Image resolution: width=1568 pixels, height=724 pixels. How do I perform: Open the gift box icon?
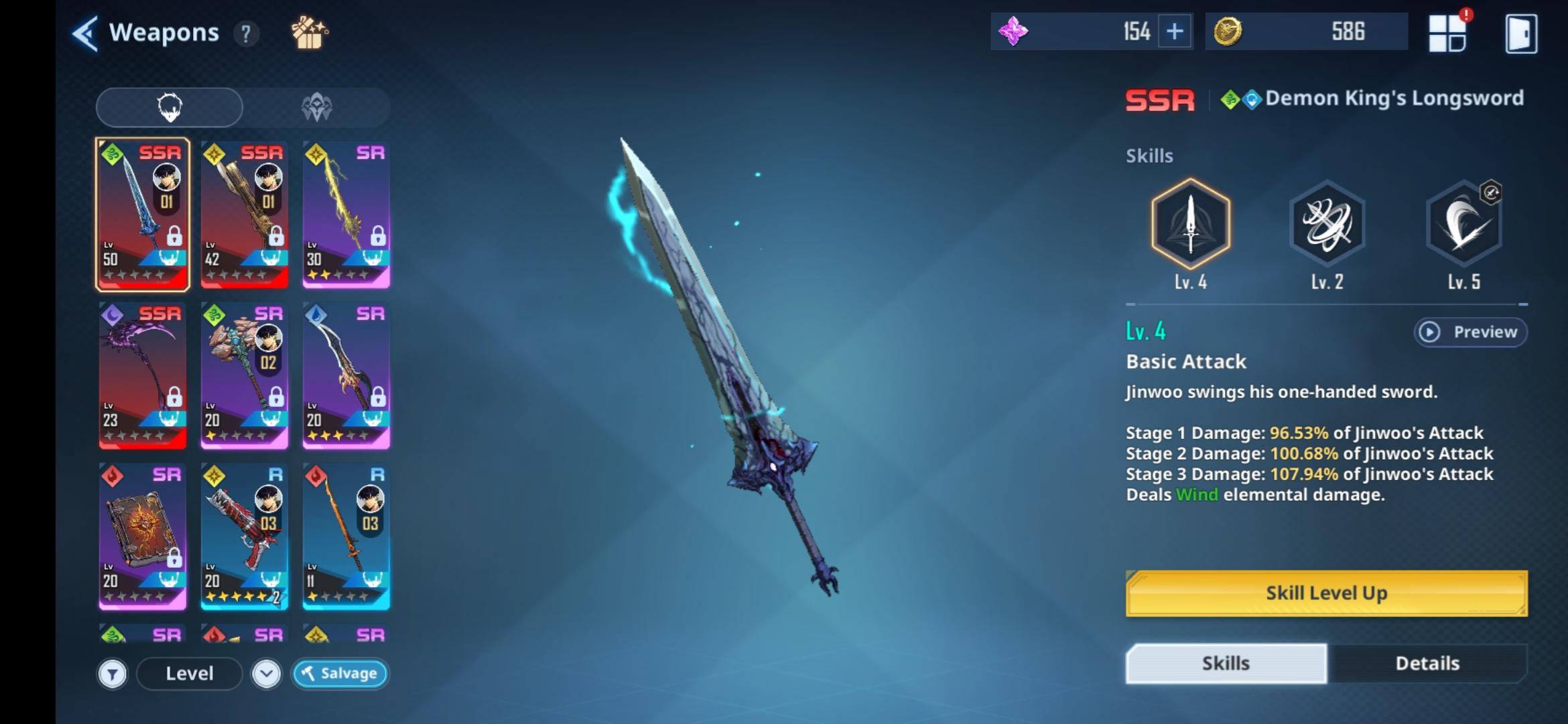click(309, 33)
